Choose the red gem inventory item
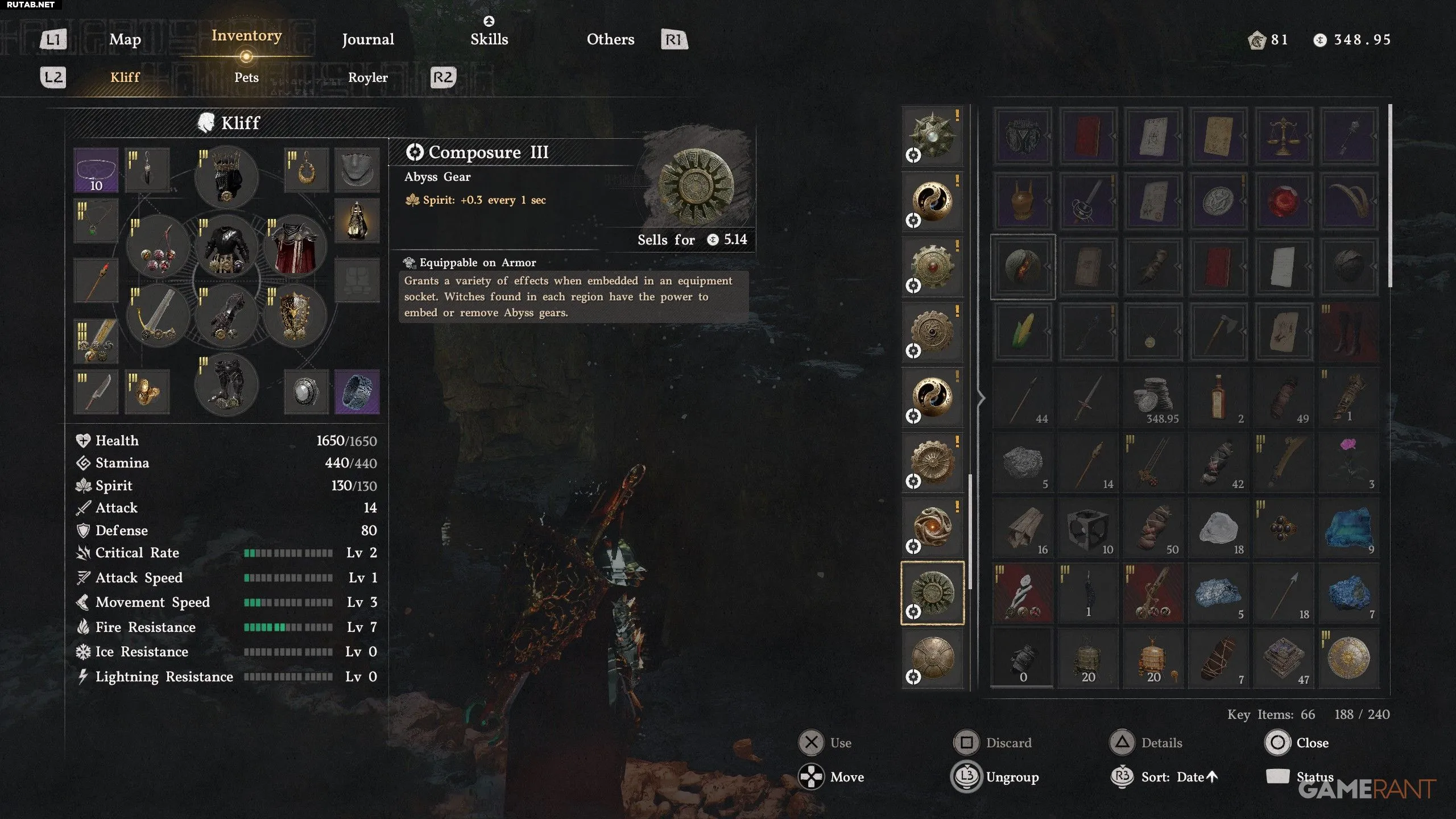 [x=1283, y=201]
